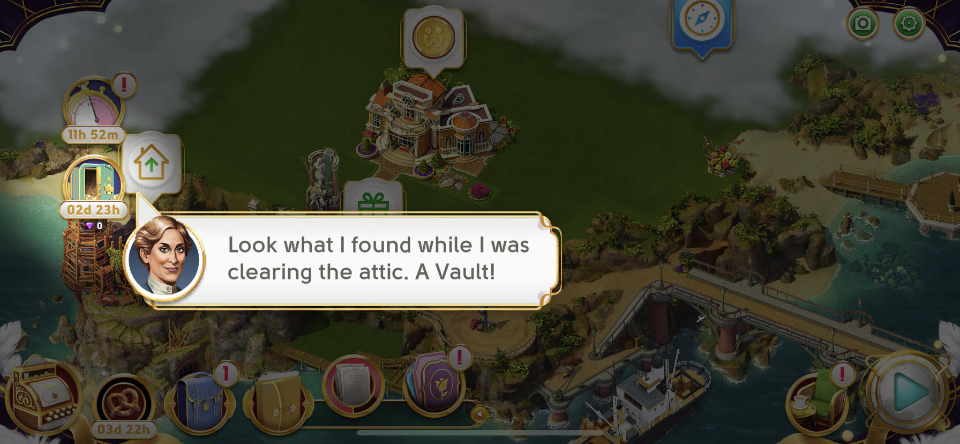Tap the camera screenshot button

pos(862,24)
